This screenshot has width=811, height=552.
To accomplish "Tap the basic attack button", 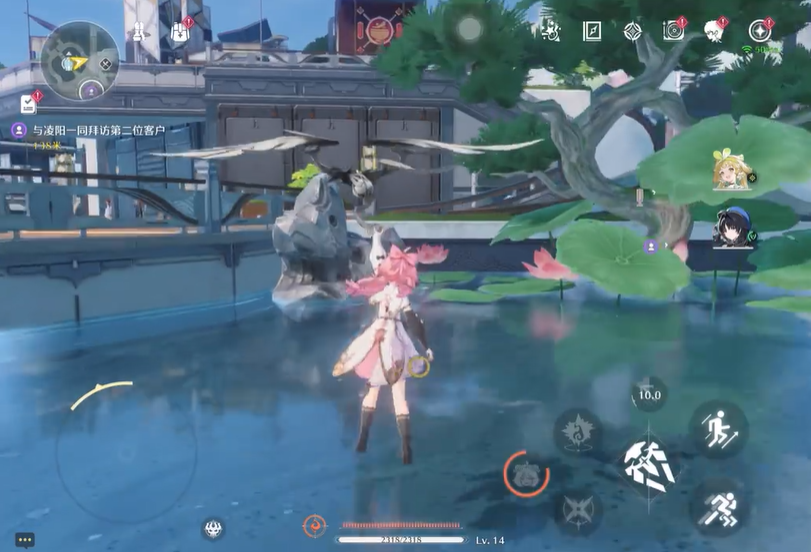I will click(x=649, y=464).
